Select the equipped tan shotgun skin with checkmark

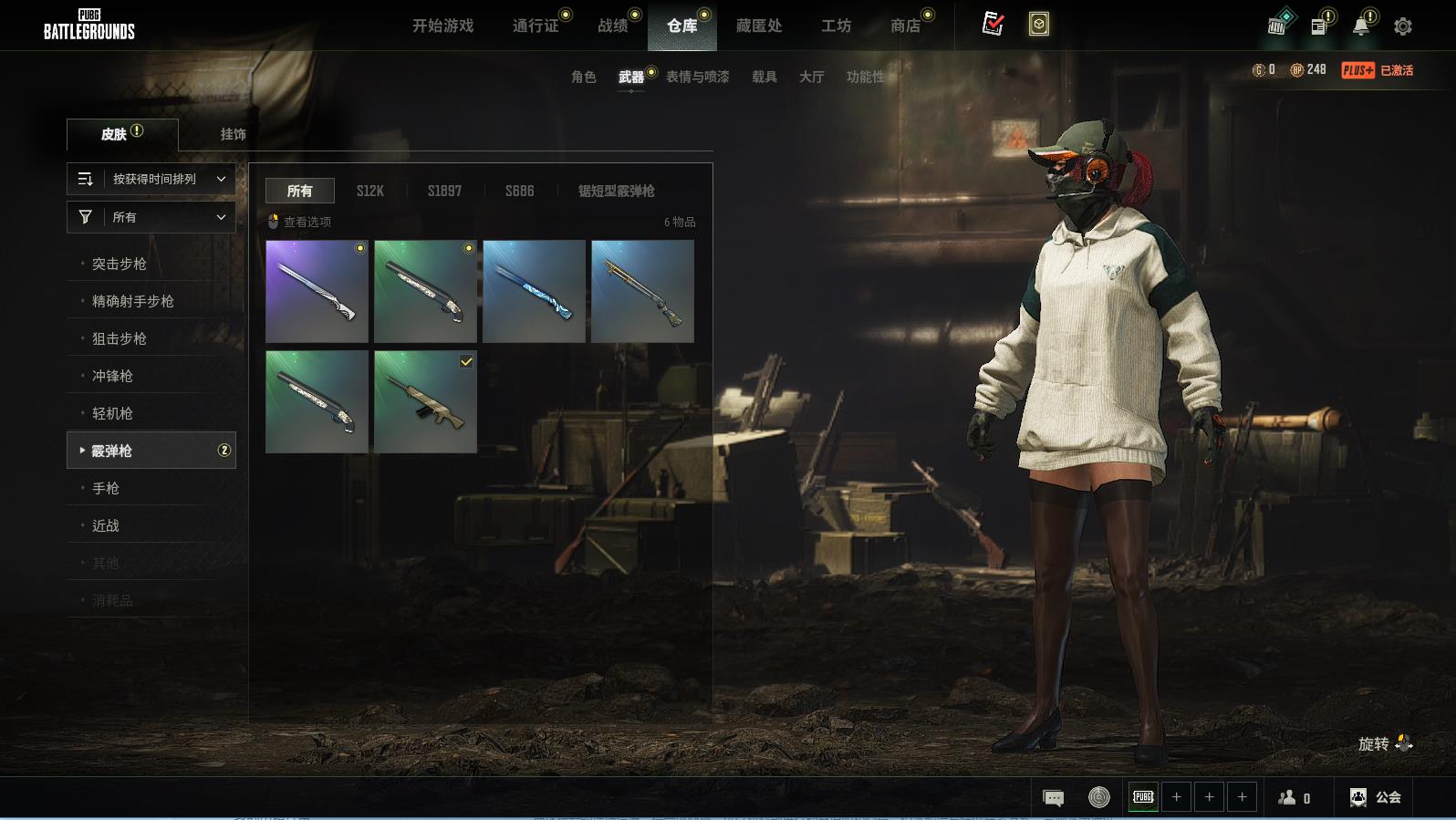425,401
